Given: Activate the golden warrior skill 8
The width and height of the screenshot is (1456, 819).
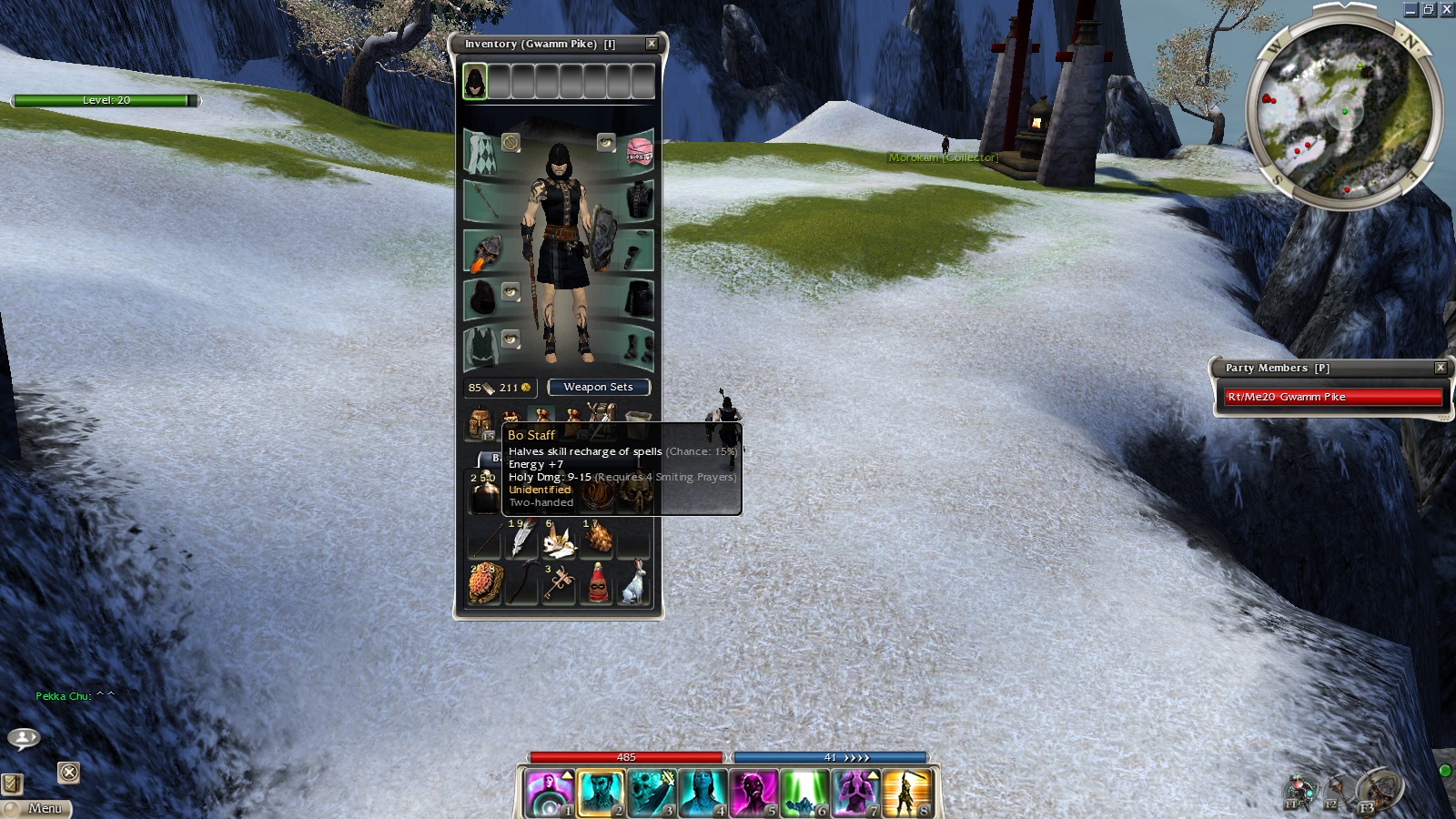Looking at the screenshot, I should [x=906, y=793].
